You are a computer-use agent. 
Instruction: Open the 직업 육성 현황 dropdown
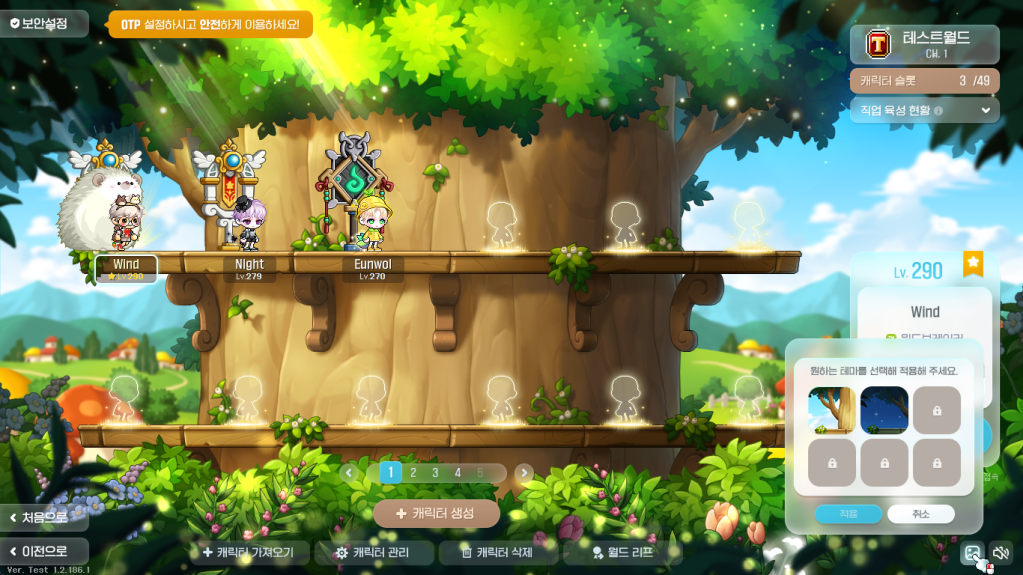pos(924,110)
